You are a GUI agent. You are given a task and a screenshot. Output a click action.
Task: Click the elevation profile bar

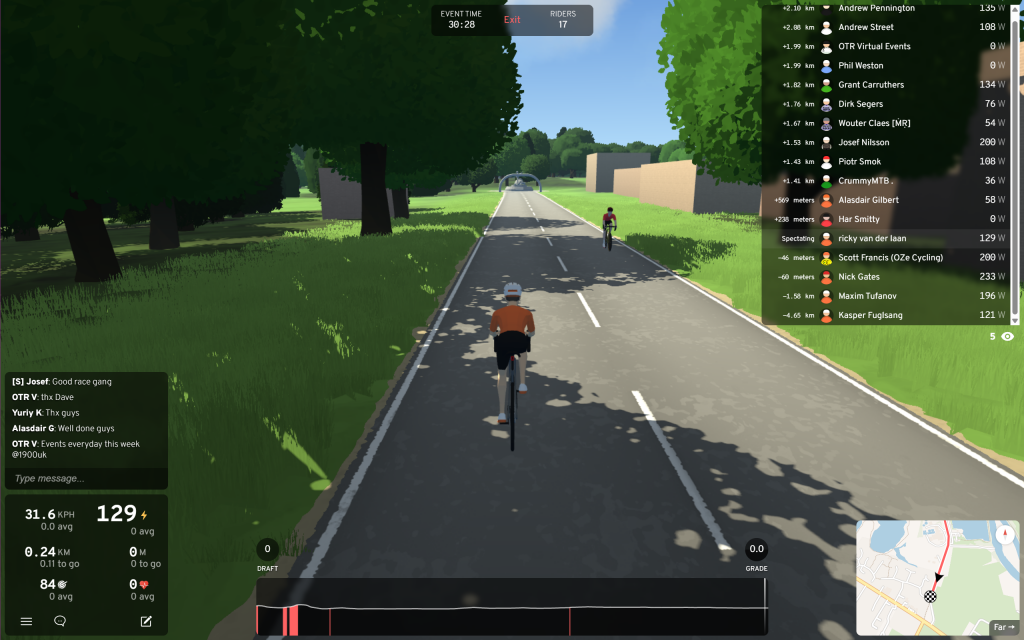[511, 607]
